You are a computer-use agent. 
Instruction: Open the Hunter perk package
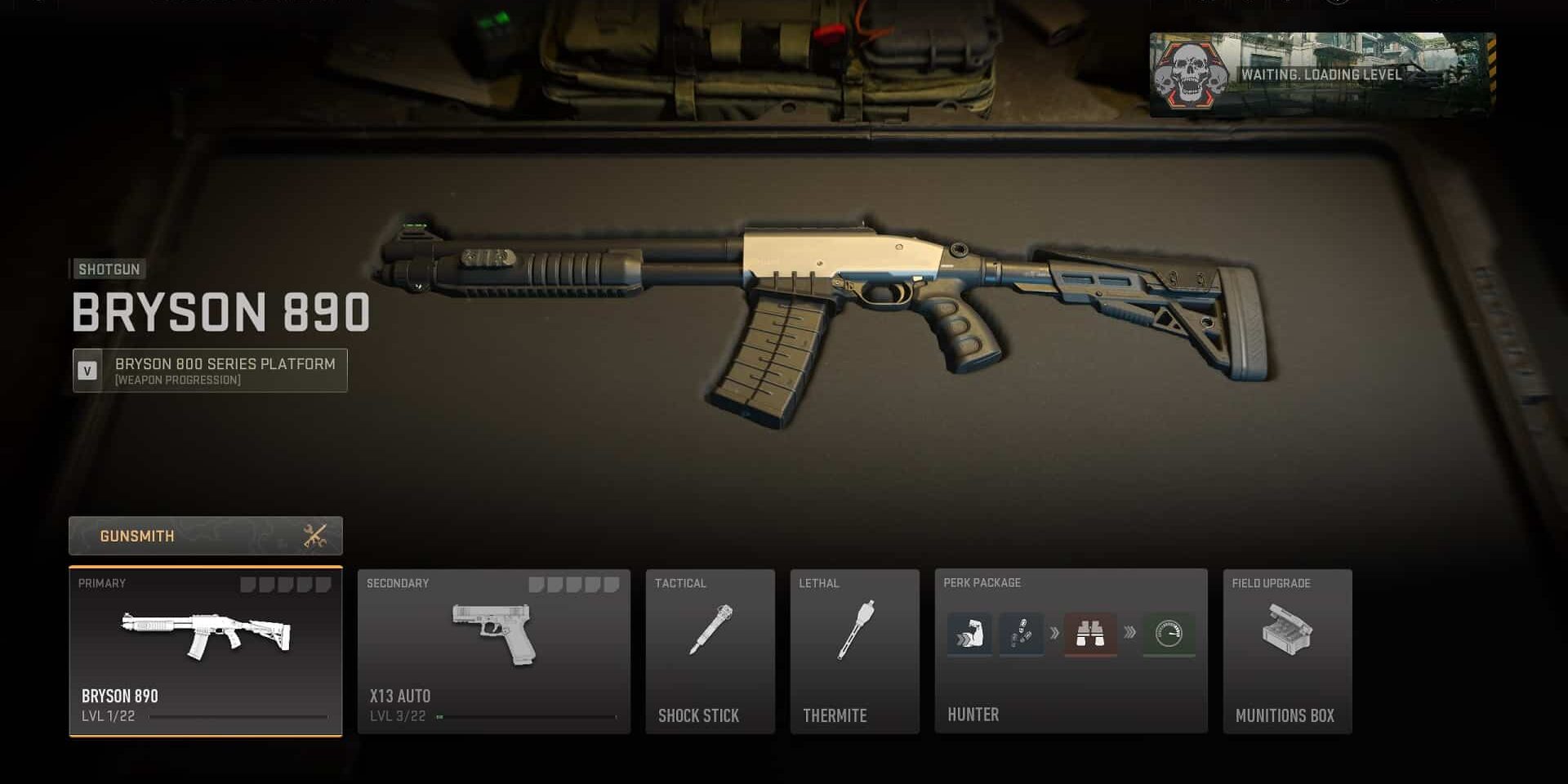click(x=1071, y=652)
